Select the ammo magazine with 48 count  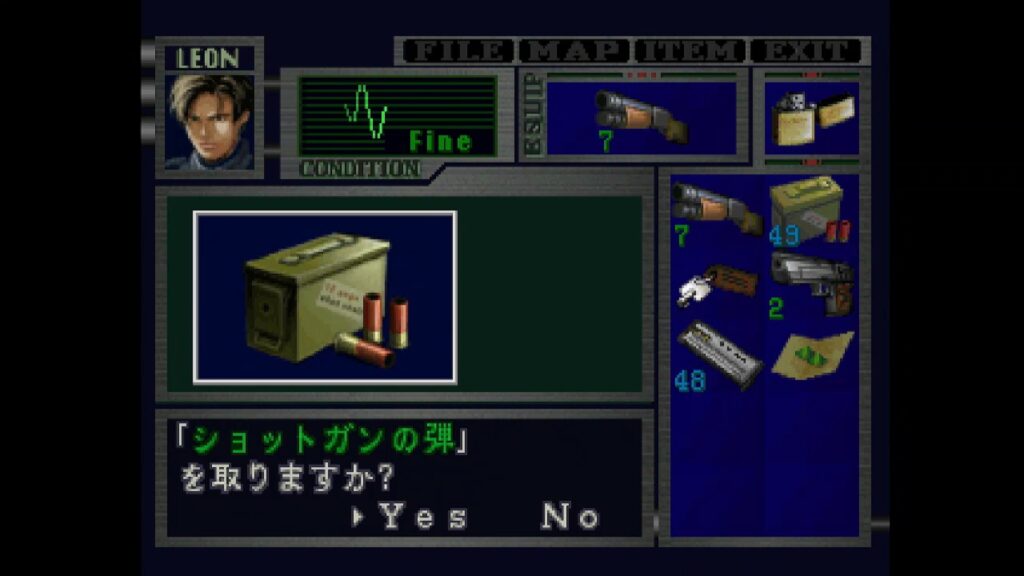pos(715,354)
